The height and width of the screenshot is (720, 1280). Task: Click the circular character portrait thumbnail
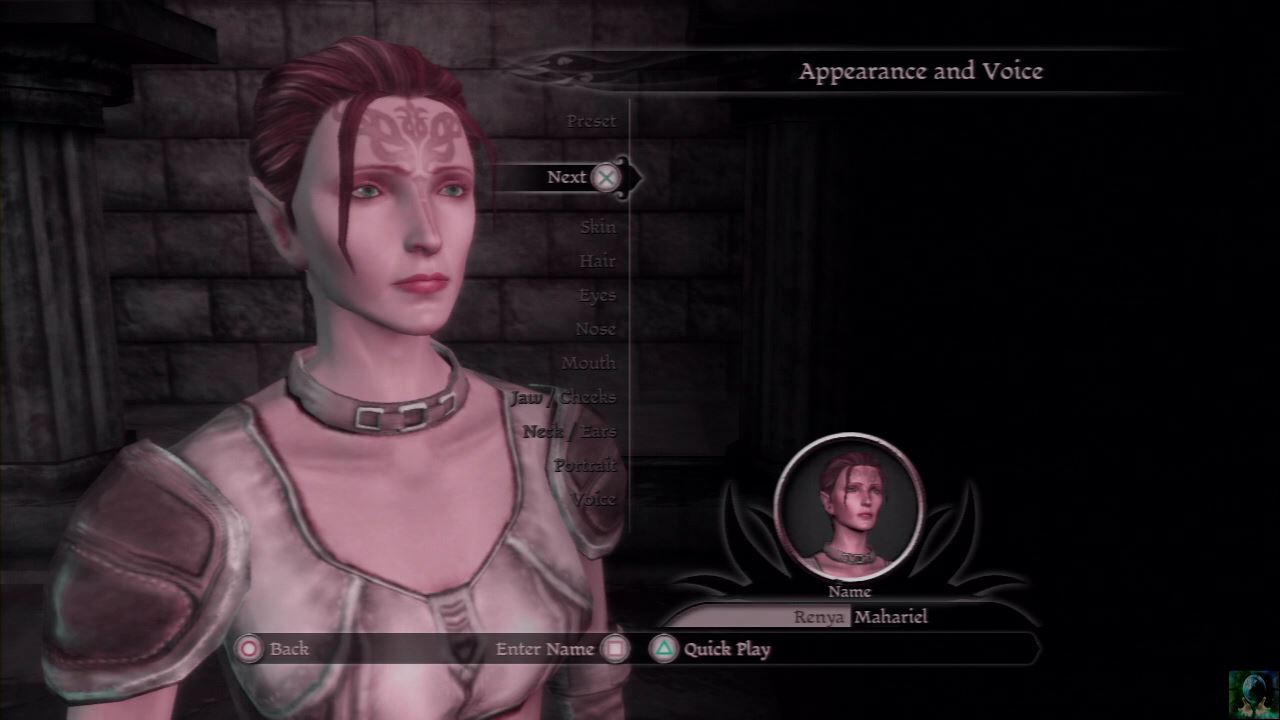coord(849,507)
